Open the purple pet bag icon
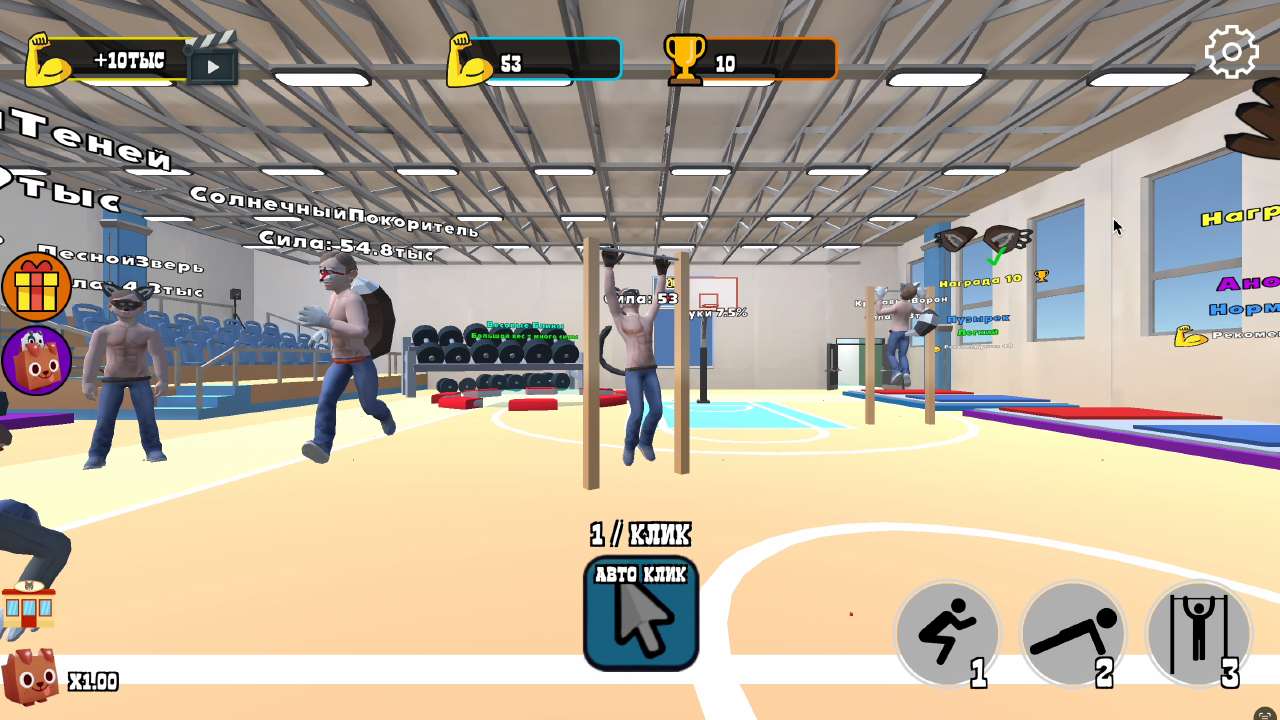The image size is (1280, 720). [x=37, y=358]
